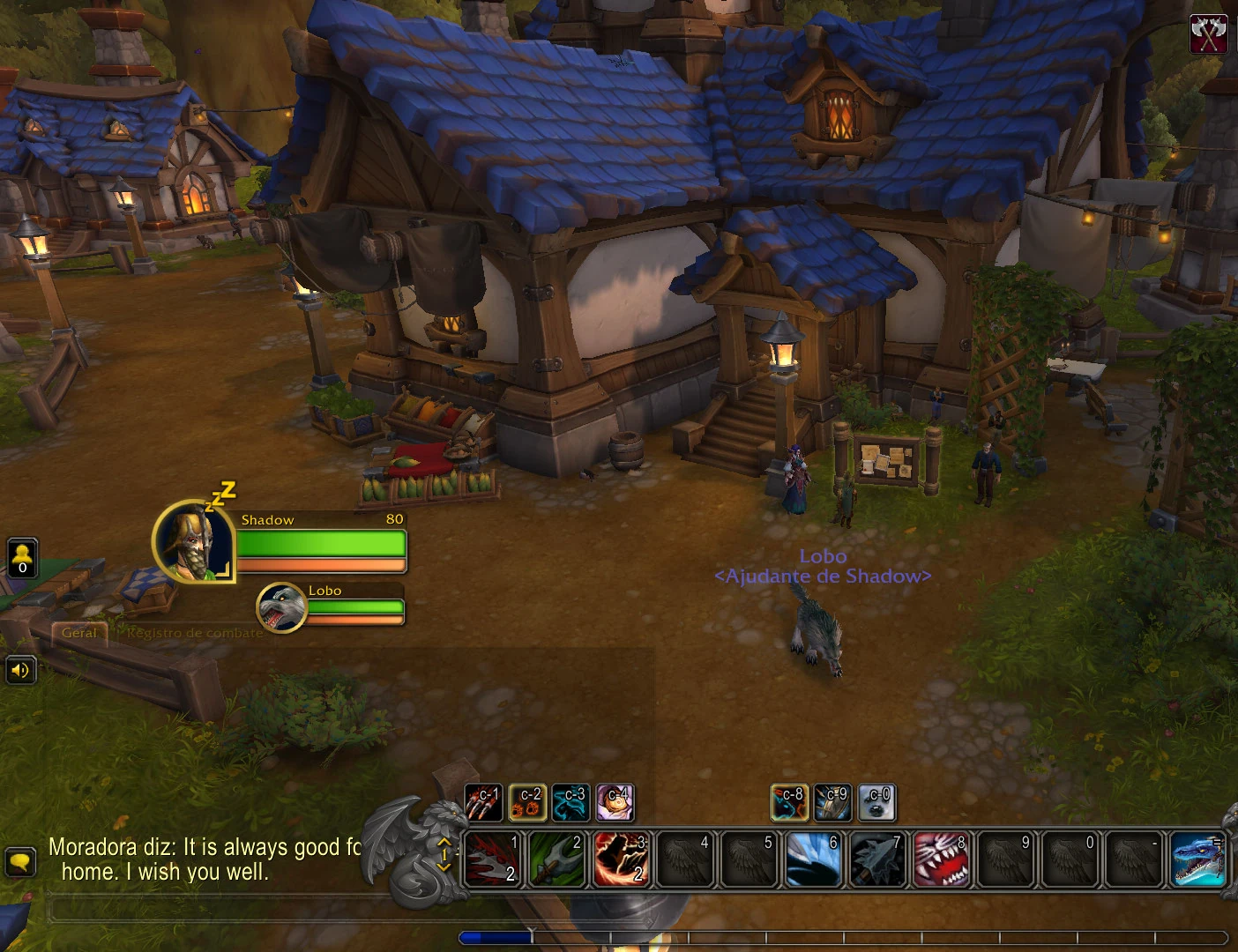The height and width of the screenshot is (952, 1238).
Task: Target yourself via the Shadow portrait
Action: tap(192, 544)
